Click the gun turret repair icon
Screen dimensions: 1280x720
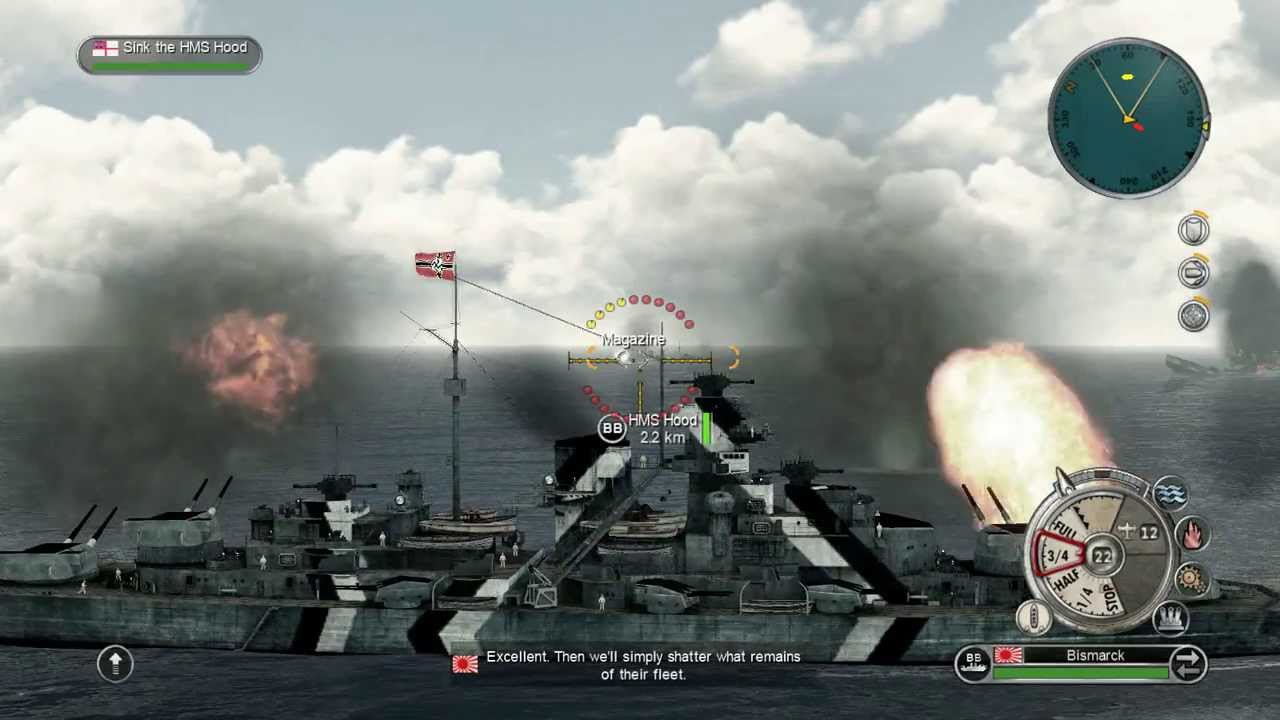tap(1170, 619)
